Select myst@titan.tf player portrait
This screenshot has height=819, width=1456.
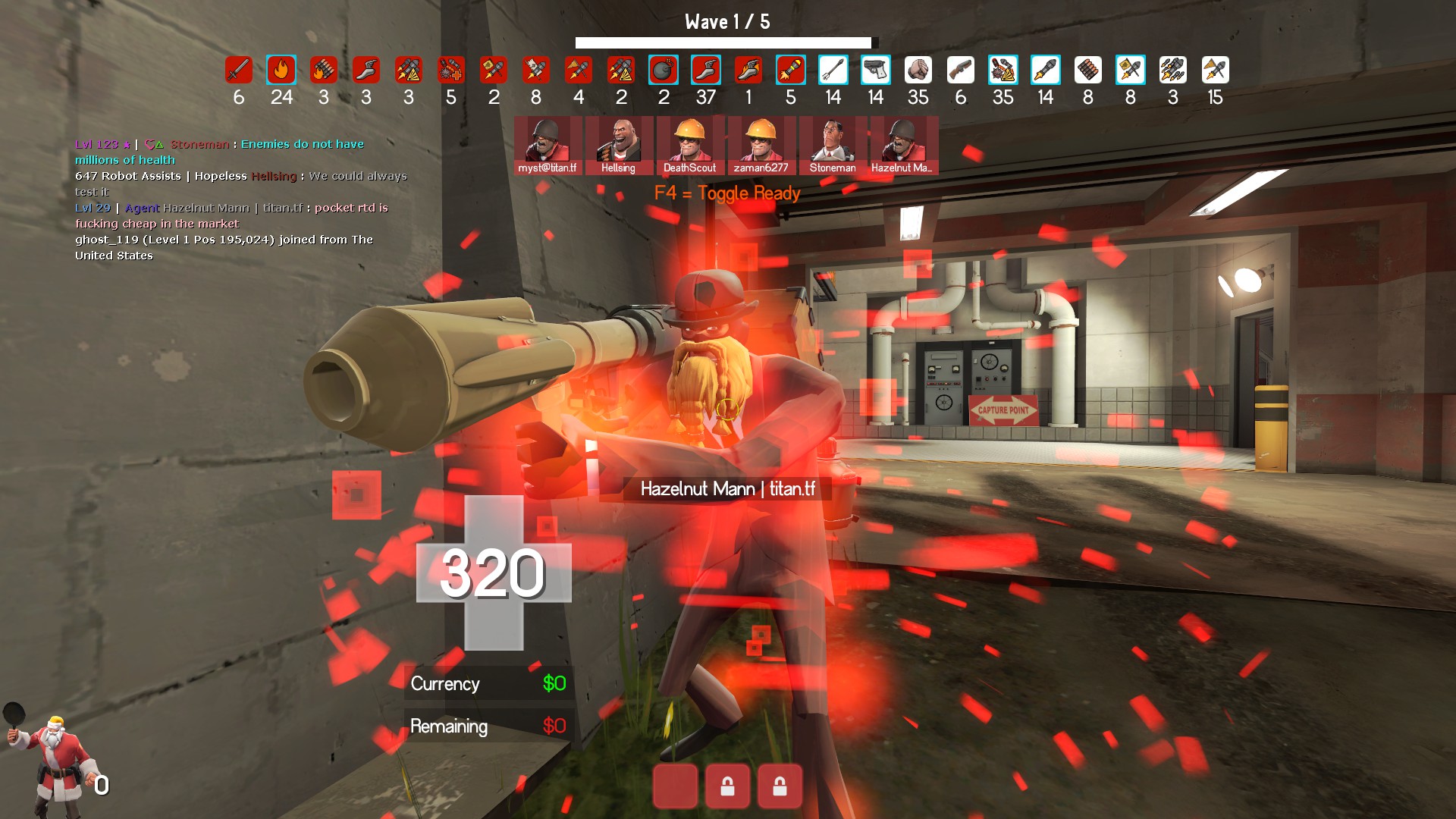(x=548, y=145)
